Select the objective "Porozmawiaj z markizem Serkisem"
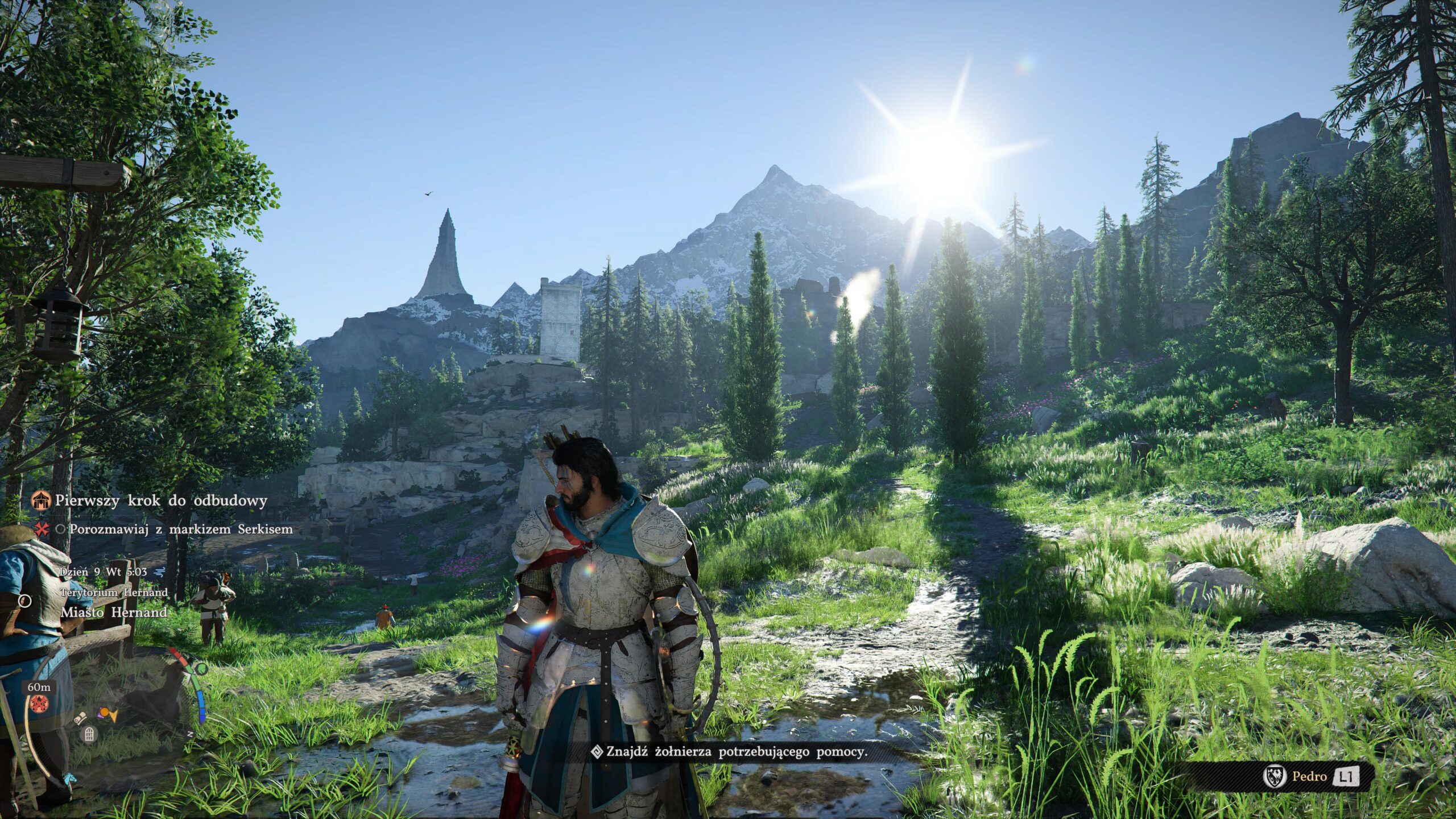 (181, 530)
